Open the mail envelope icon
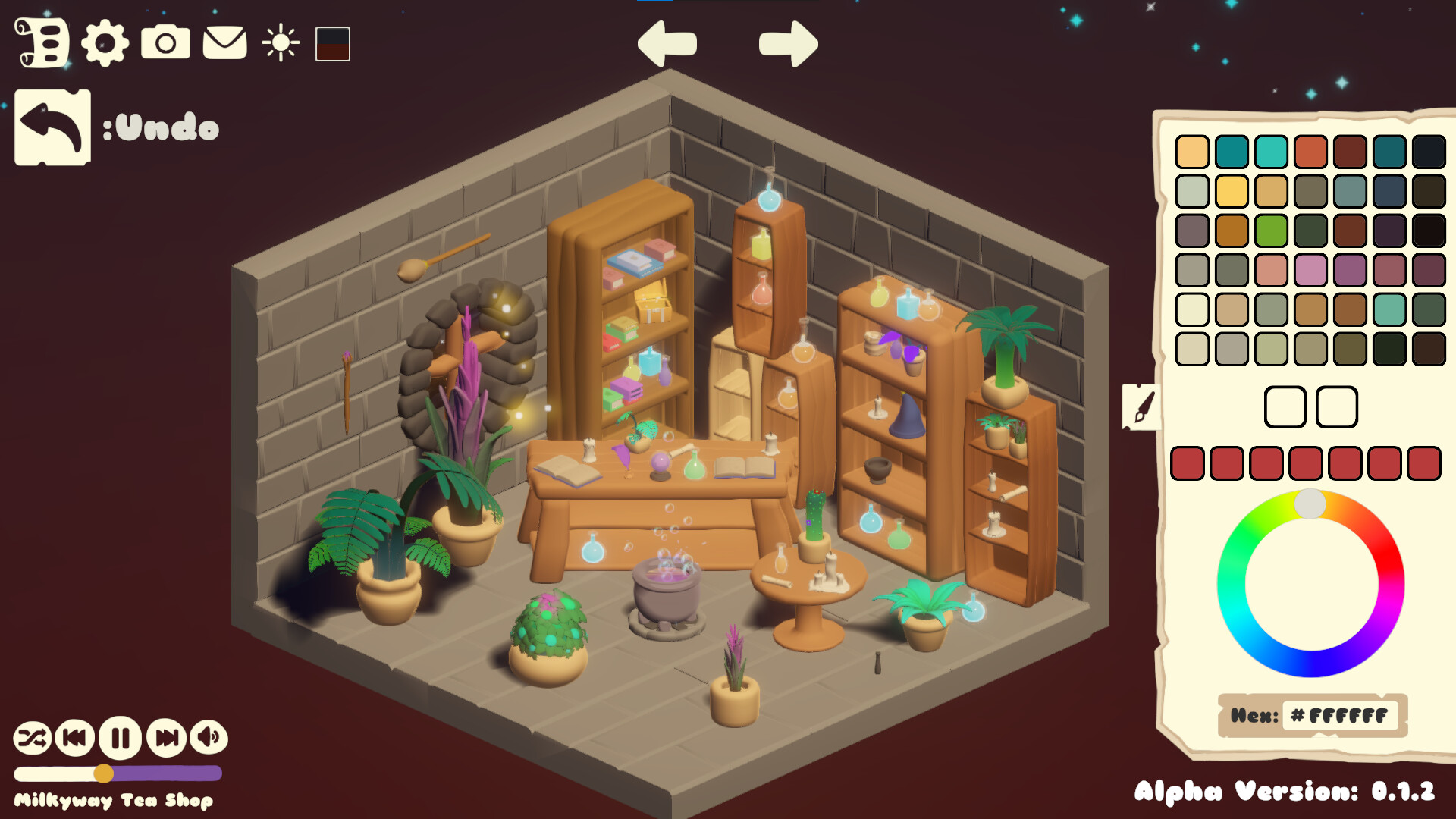 pos(223,44)
